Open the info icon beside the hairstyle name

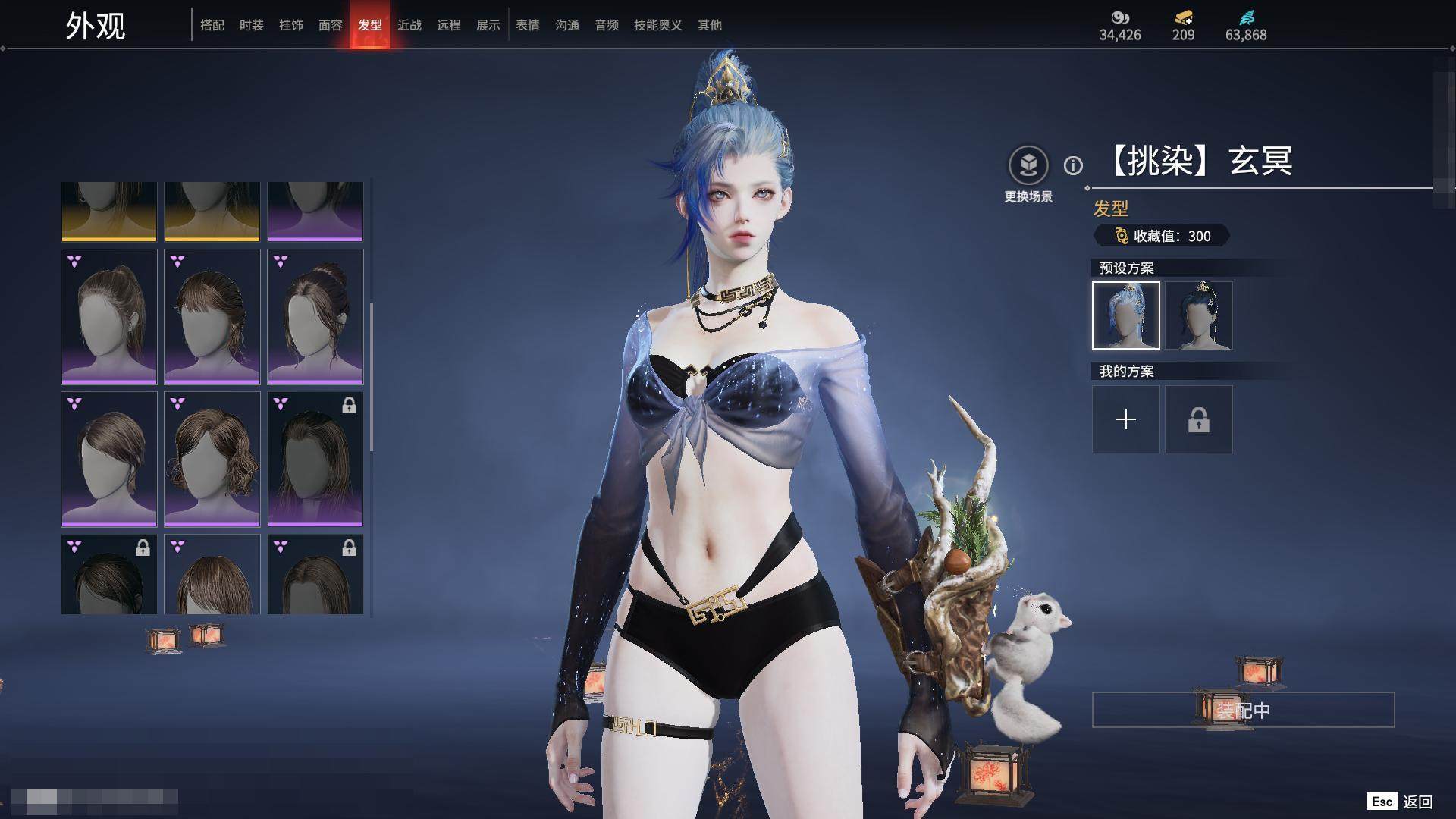1073,165
